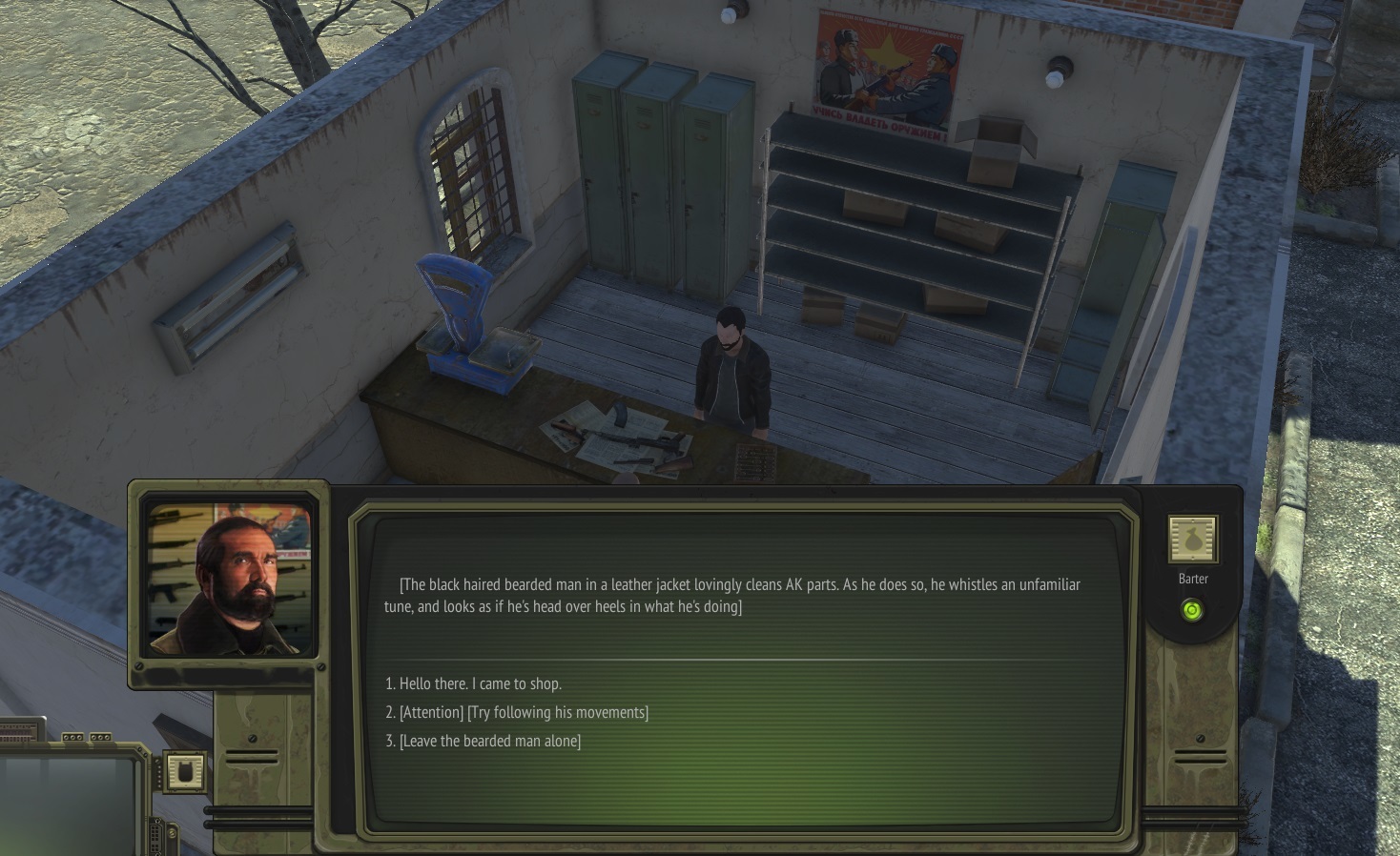Click the bearded trader's portrait
This screenshot has width=1400, height=856.
click(x=230, y=578)
